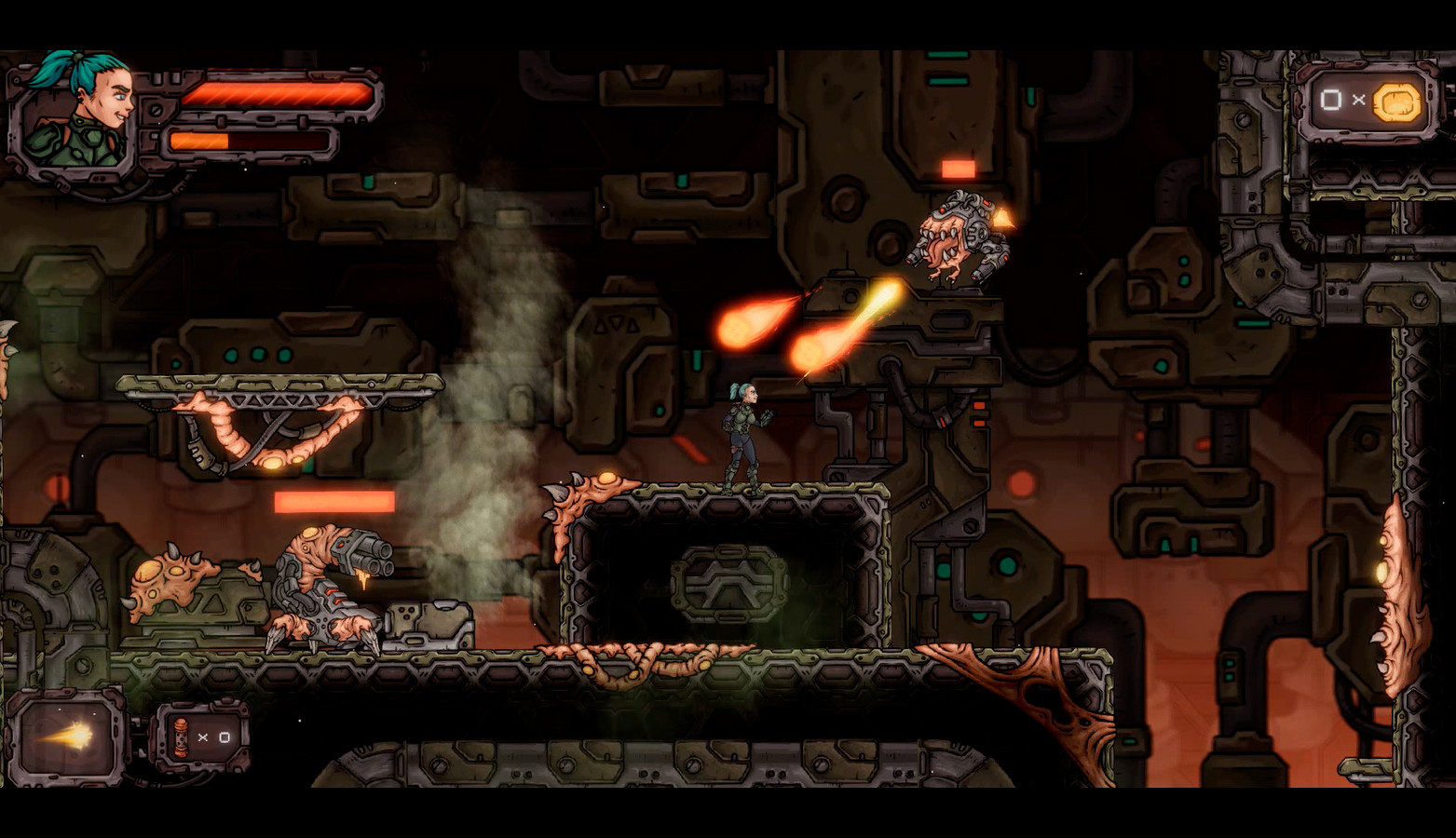Image resolution: width=1456 pixels, height=838 pixels.
Task: Click the glowing keycard icon top right
Action: [x=1396, y=100]
